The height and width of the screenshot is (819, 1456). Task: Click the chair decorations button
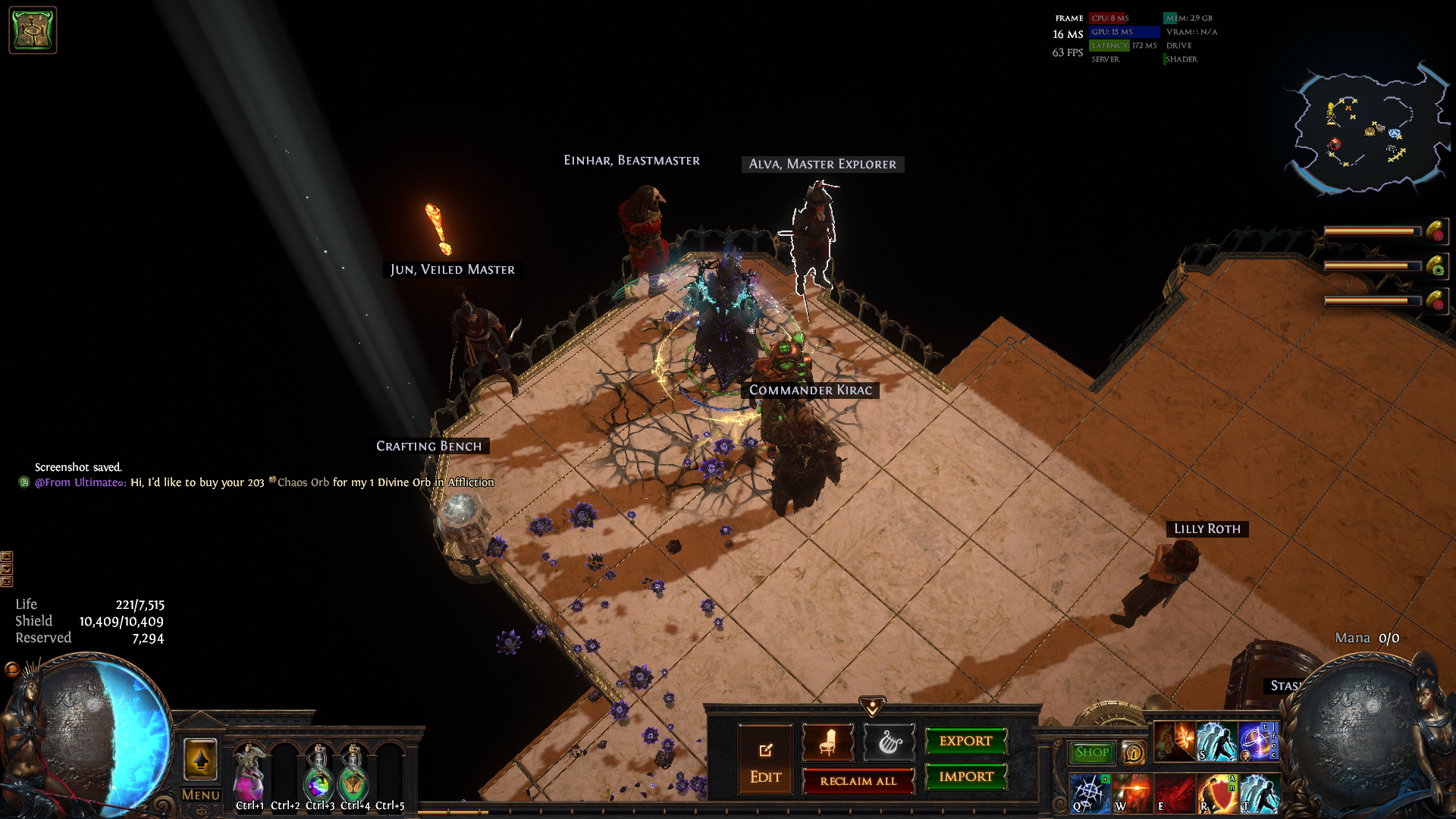(827, 742)
